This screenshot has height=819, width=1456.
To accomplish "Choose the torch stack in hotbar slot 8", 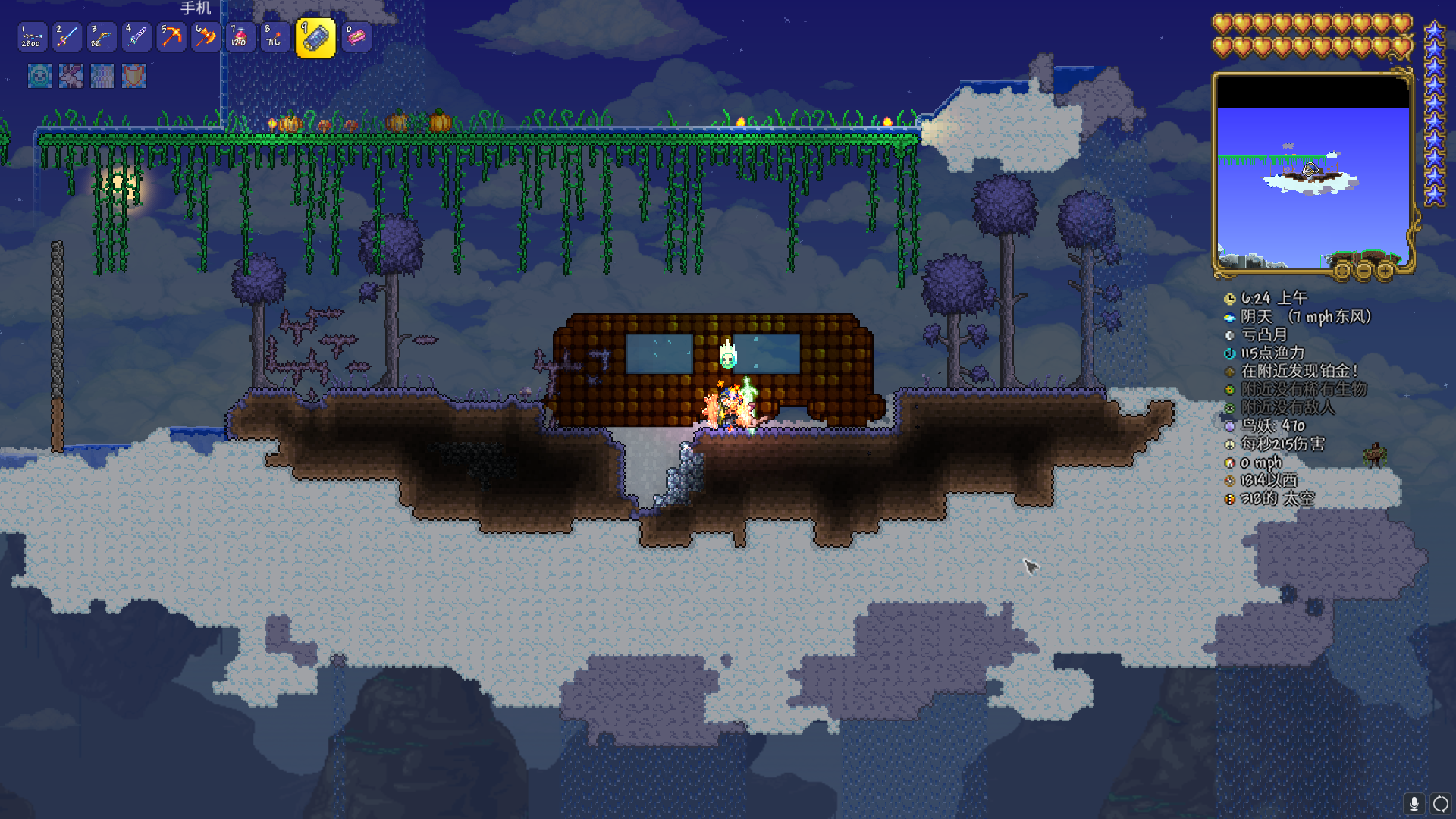I will coord(275,36).
